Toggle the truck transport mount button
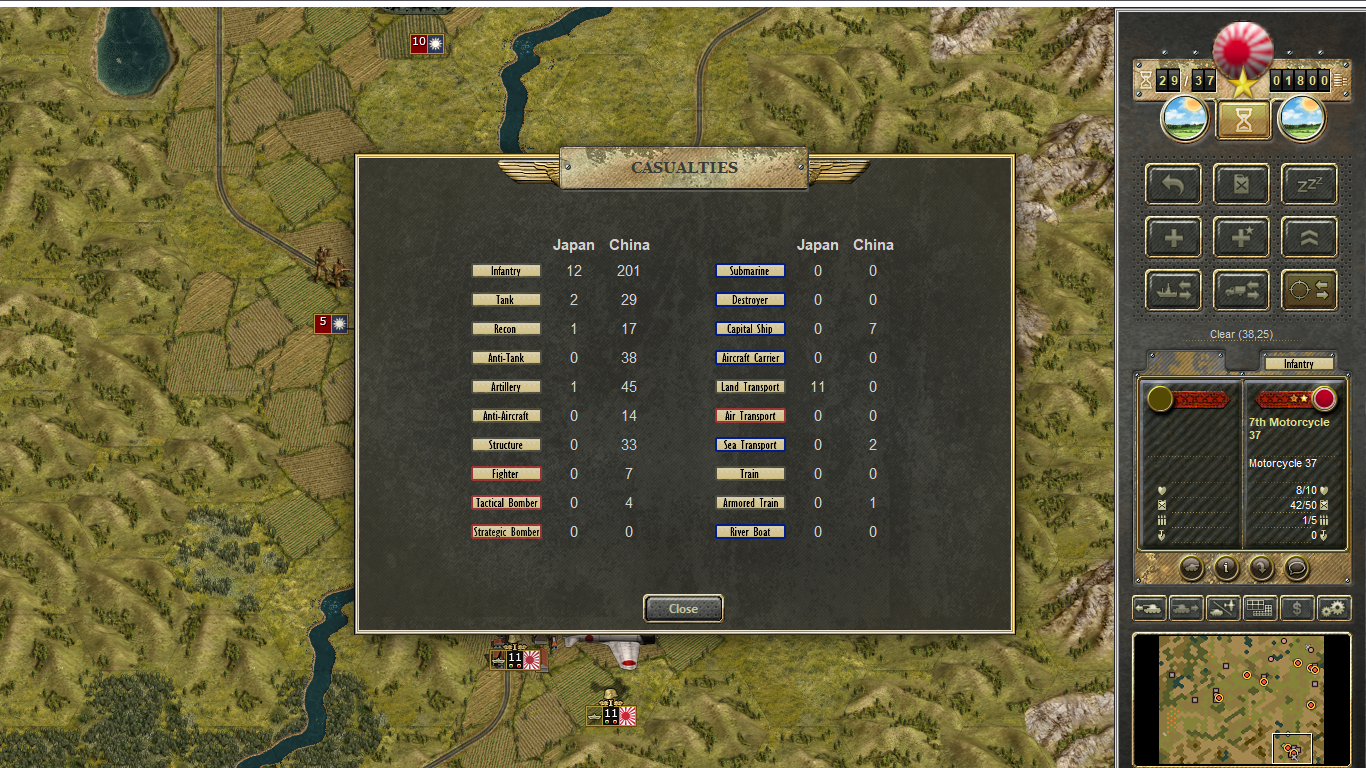This screenshot has width=1366, height=768. click(x=1241, y=290)
